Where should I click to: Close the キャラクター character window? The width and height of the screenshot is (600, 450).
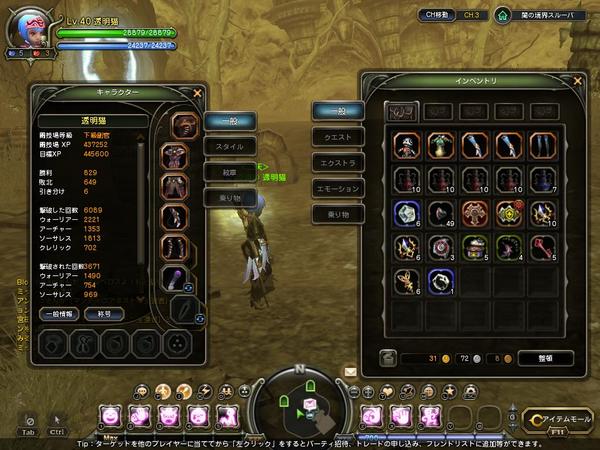[x=198, y=94]
